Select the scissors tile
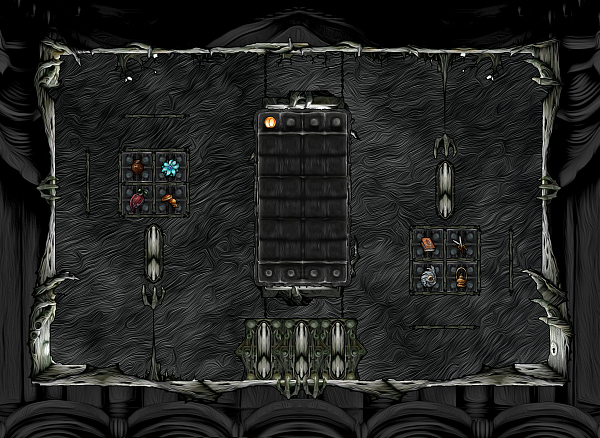600x438 pixels. tap(461, 242)
